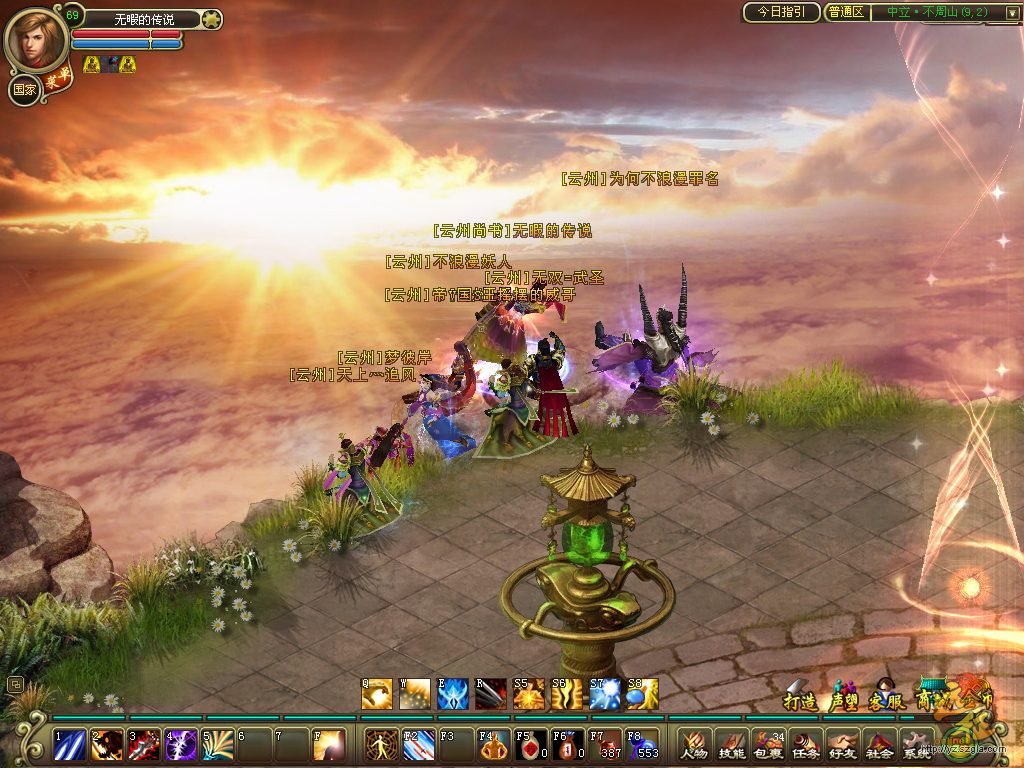Activate the blue slash skill in slot 1
The height and width of the screenshot is (768, 1024).
pyautogui.click(x=69, y=745)
